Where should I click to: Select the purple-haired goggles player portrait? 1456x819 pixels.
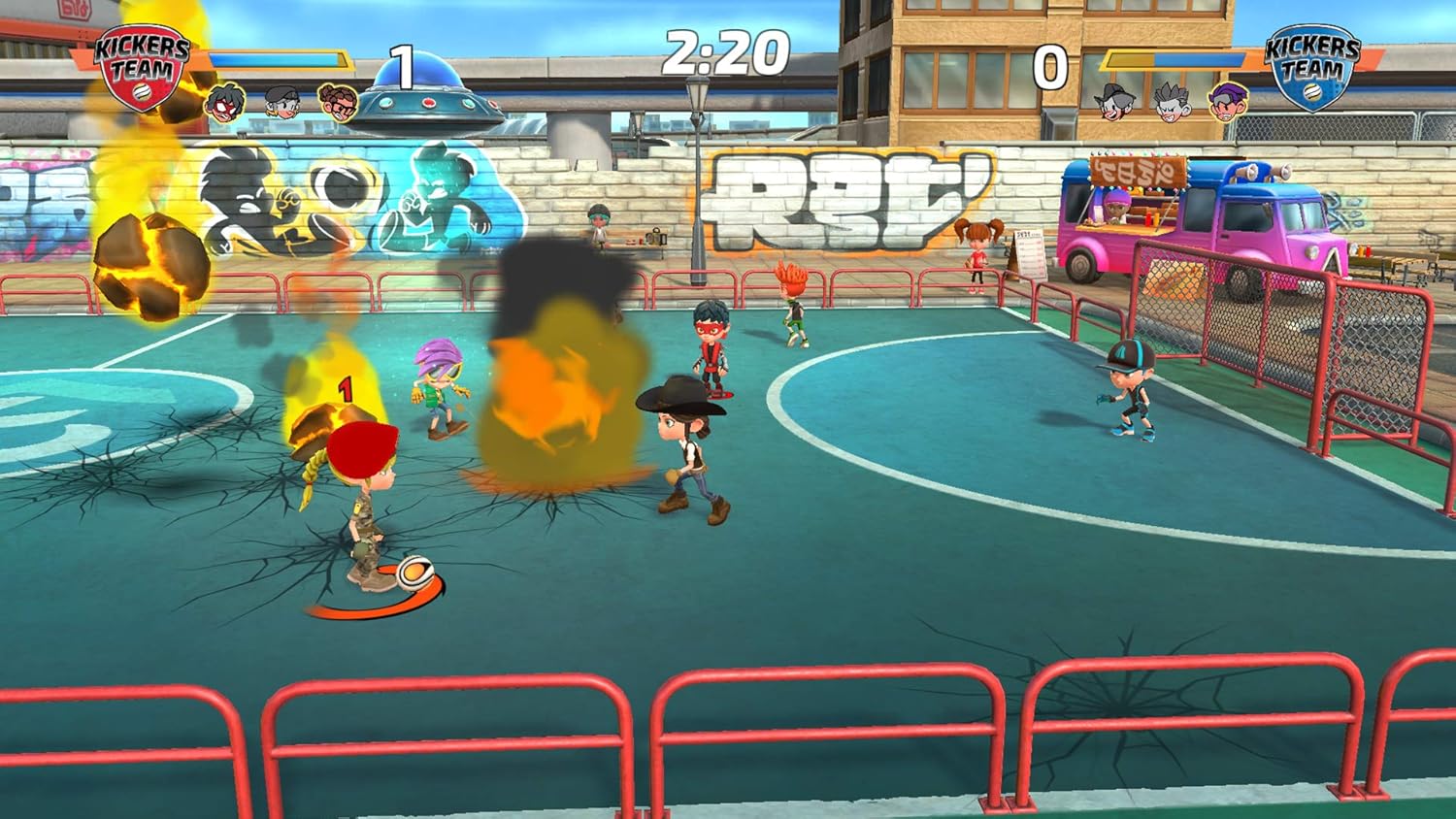1228,101
